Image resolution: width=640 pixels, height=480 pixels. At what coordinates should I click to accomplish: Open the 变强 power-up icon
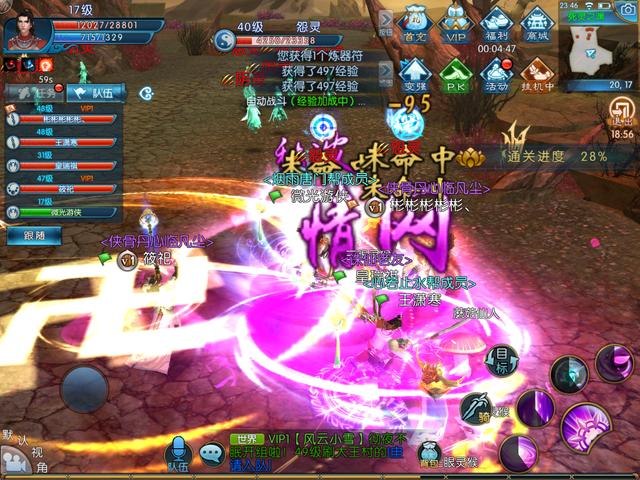coord(414,73)
